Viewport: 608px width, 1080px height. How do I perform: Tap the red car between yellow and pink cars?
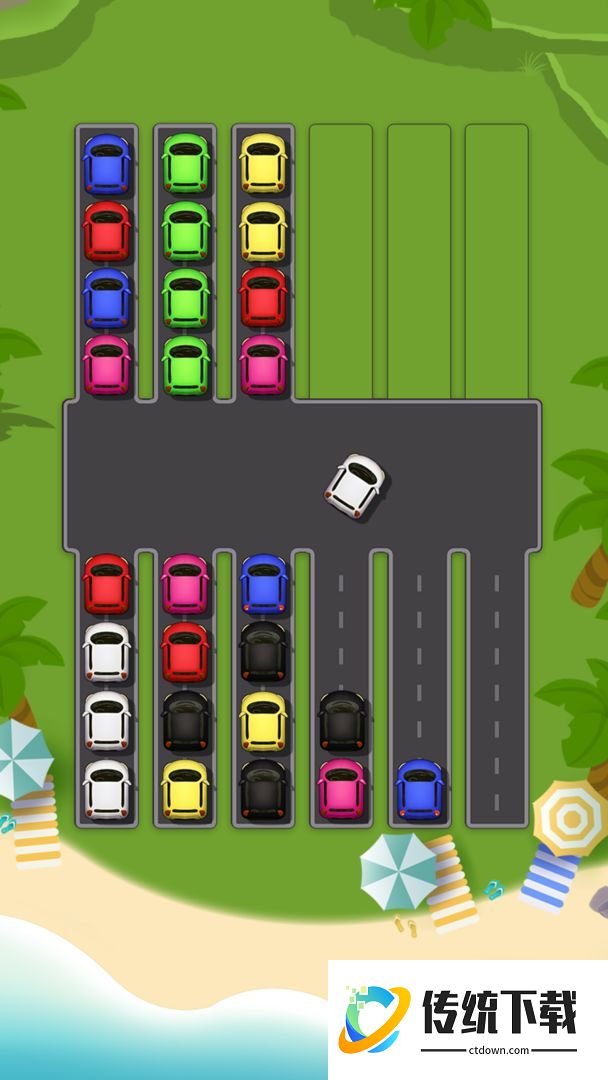[263, 297]
